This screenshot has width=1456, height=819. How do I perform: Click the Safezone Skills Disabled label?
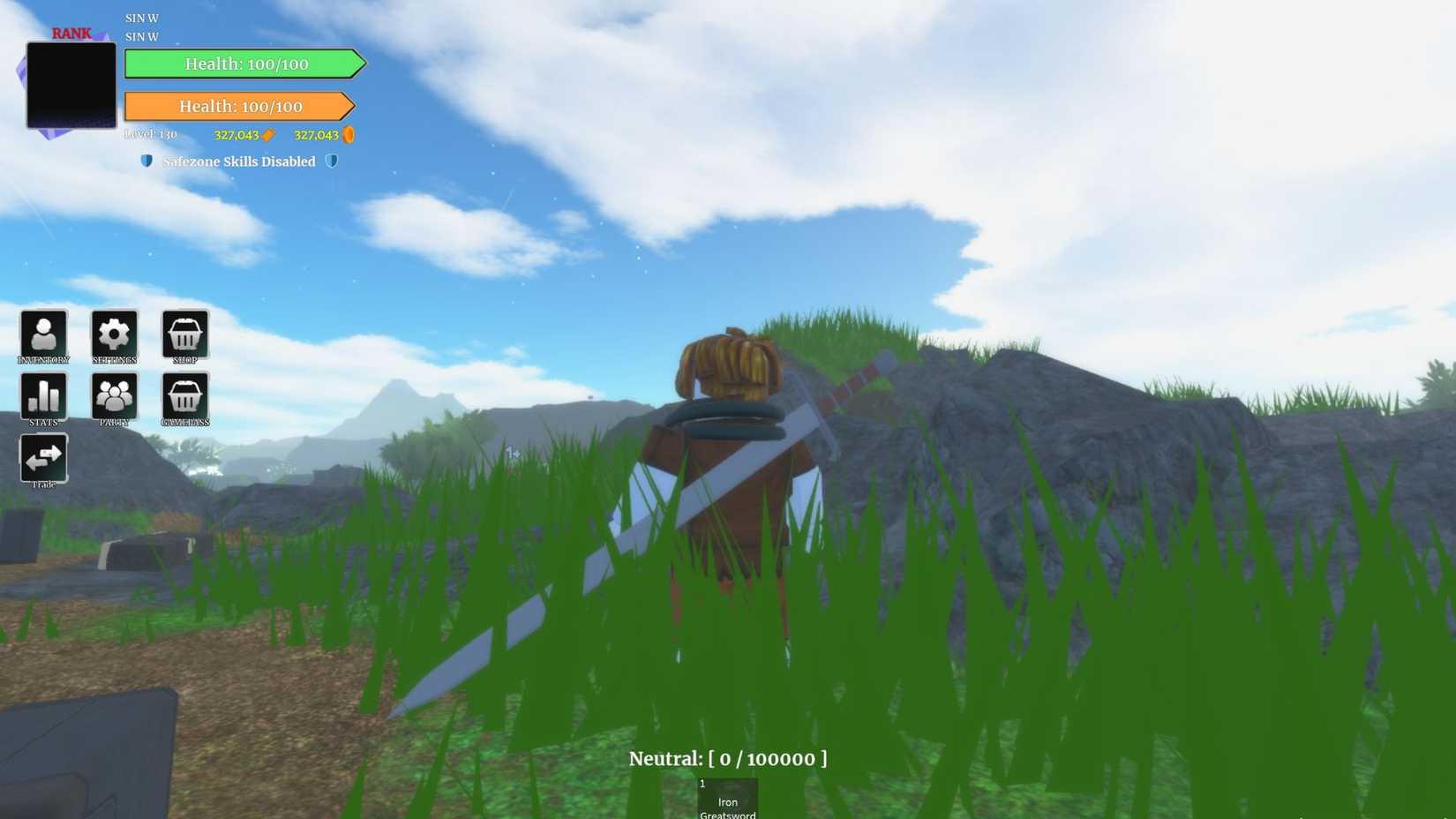238,162
